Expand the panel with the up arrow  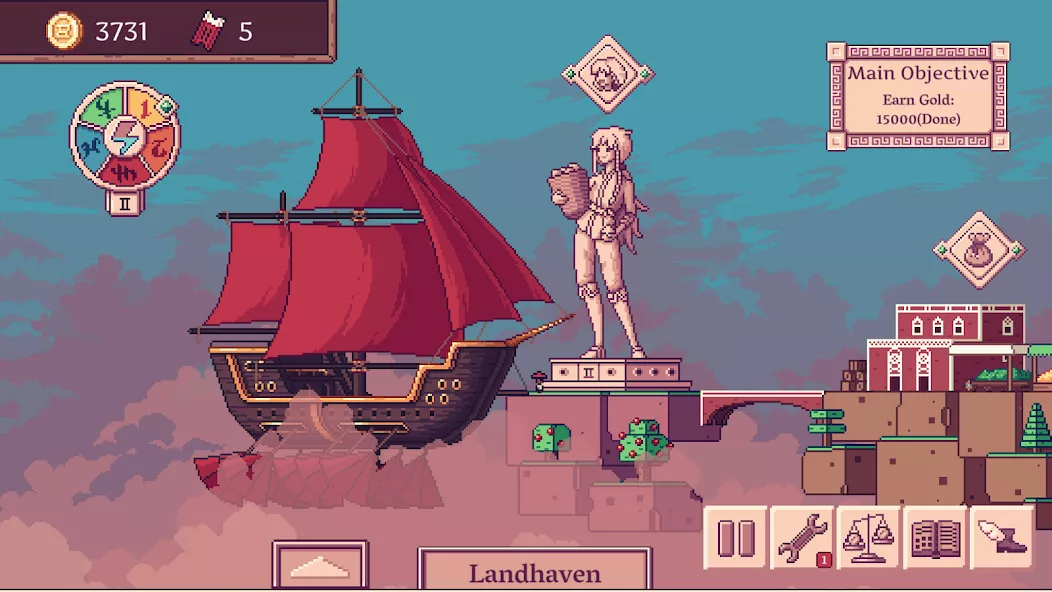320,567
